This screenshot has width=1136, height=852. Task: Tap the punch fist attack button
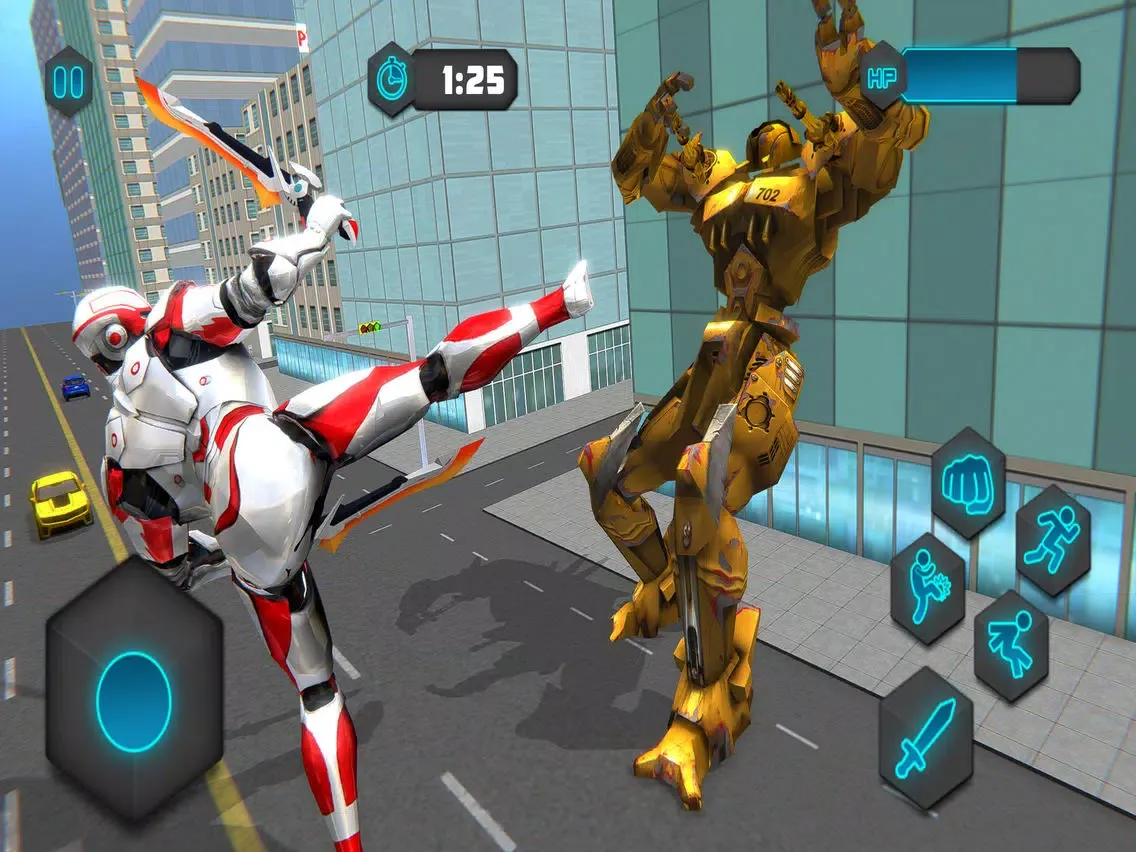click(x=968, y=485)
